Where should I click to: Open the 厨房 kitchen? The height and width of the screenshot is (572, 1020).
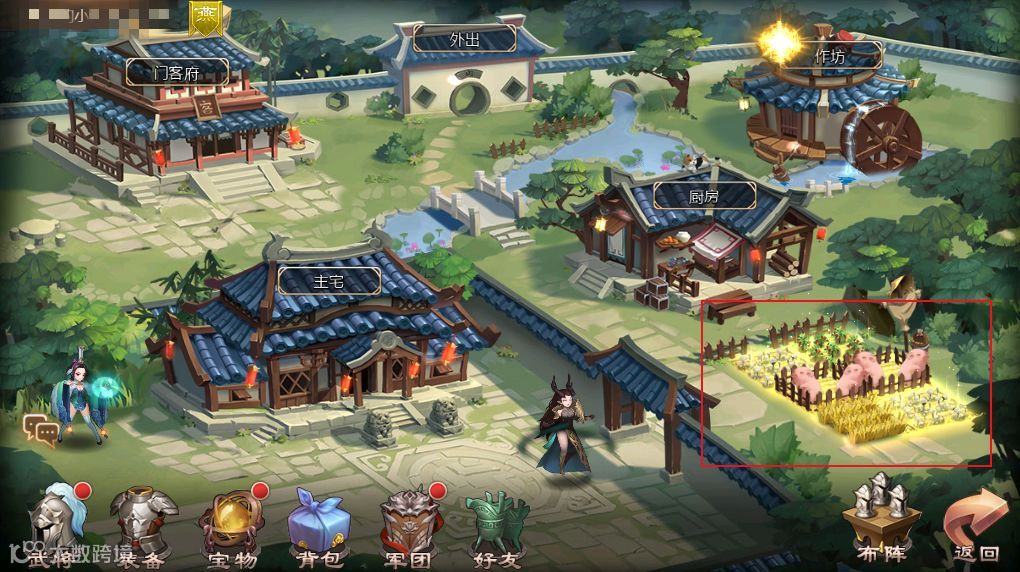(703, 195)
